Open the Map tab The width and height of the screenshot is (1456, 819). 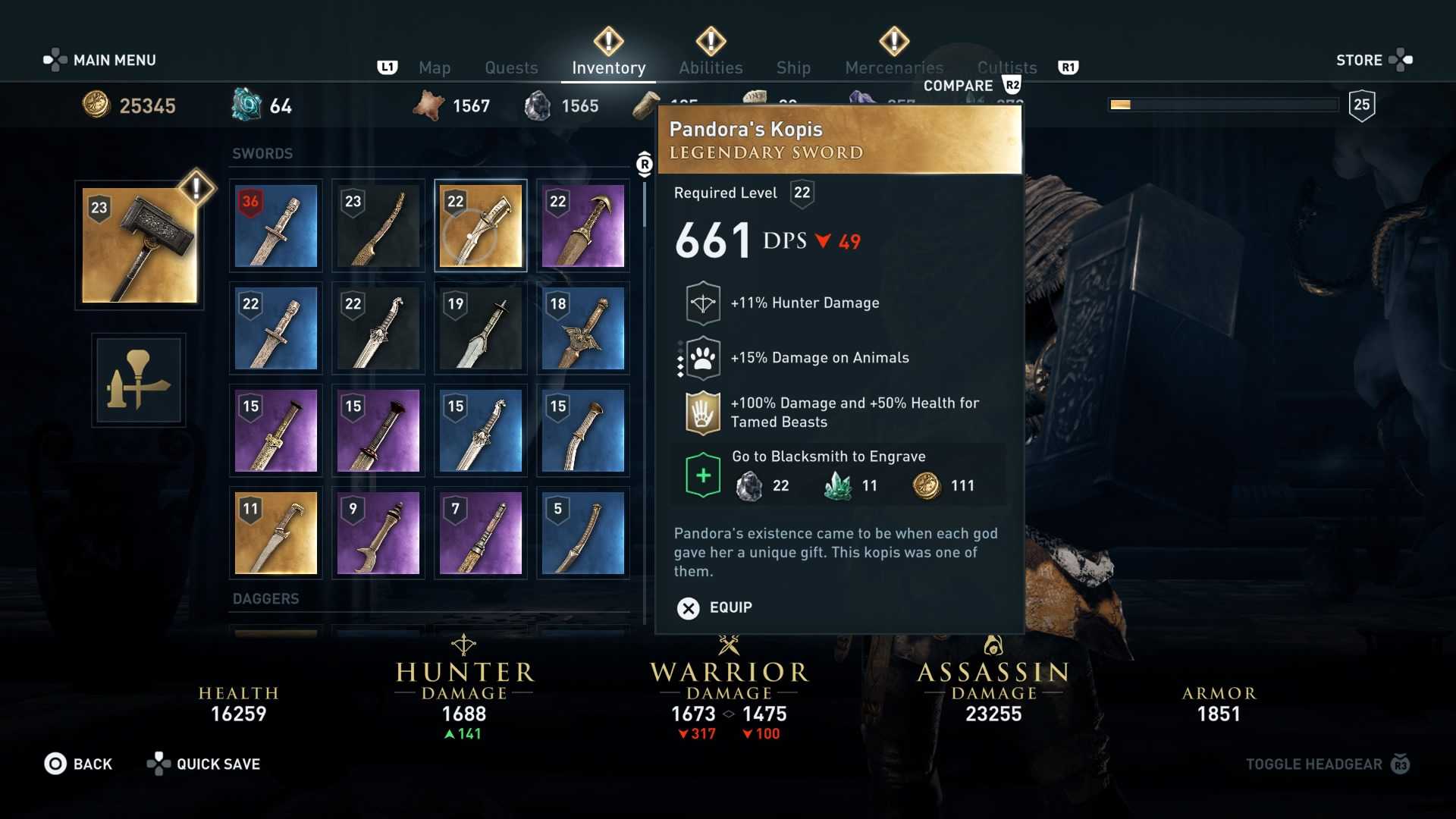(435, 68)
